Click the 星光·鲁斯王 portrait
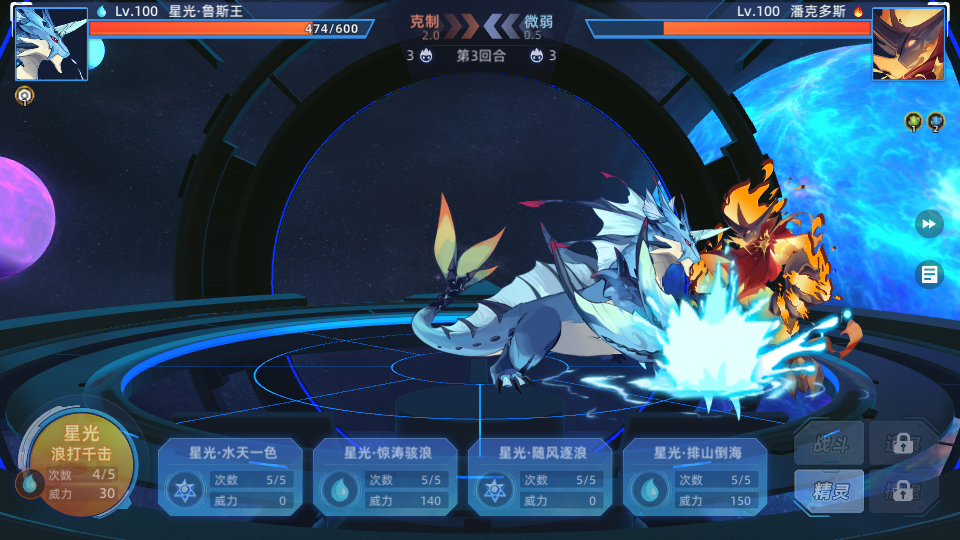The width and height of the screenshot is (960, 540). 52,44
